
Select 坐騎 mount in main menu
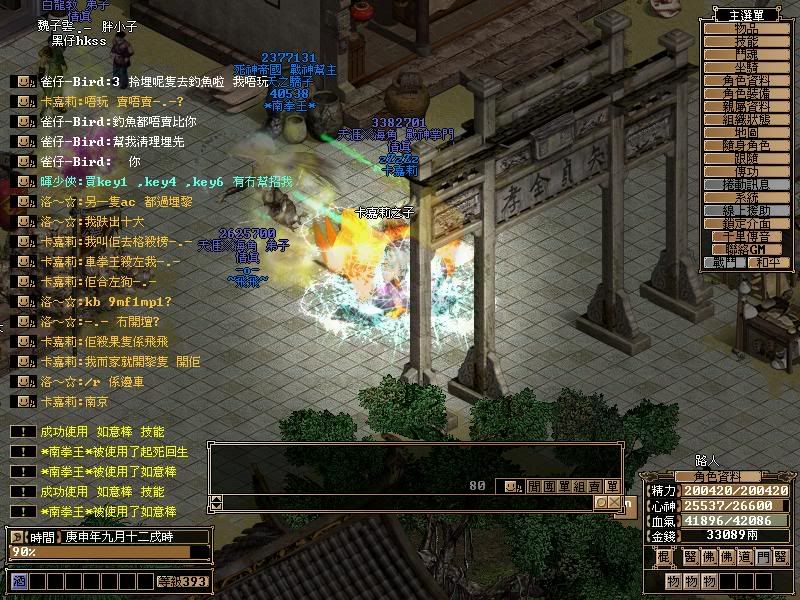coord(746,68)
